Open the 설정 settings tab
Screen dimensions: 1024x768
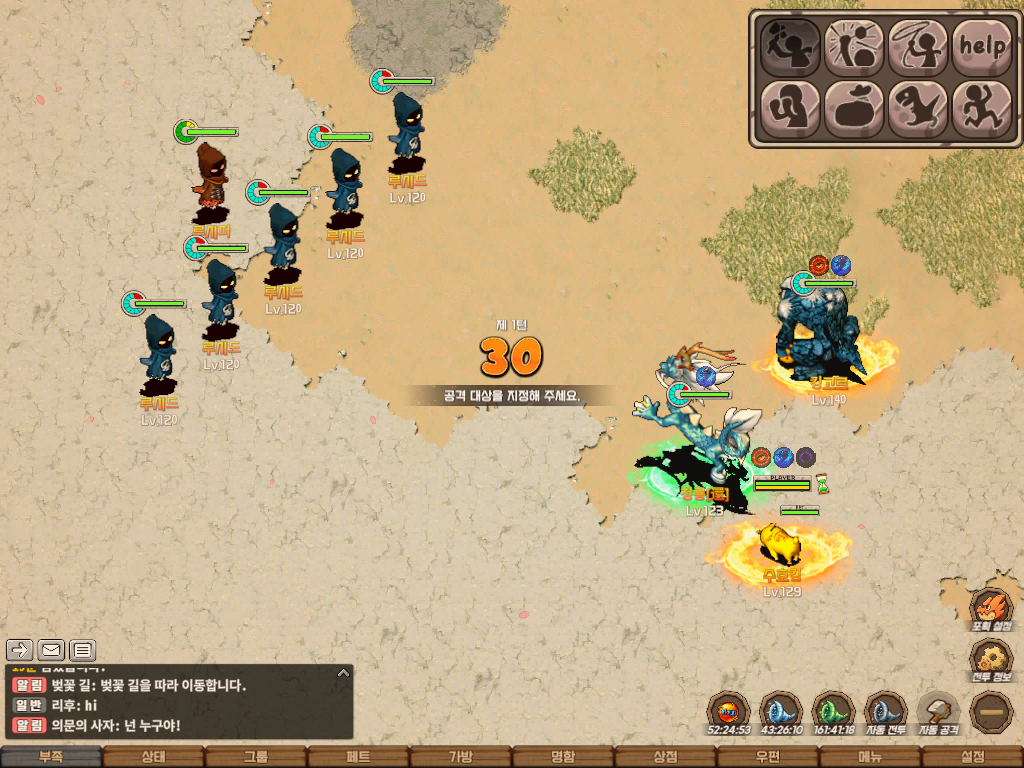972,757
